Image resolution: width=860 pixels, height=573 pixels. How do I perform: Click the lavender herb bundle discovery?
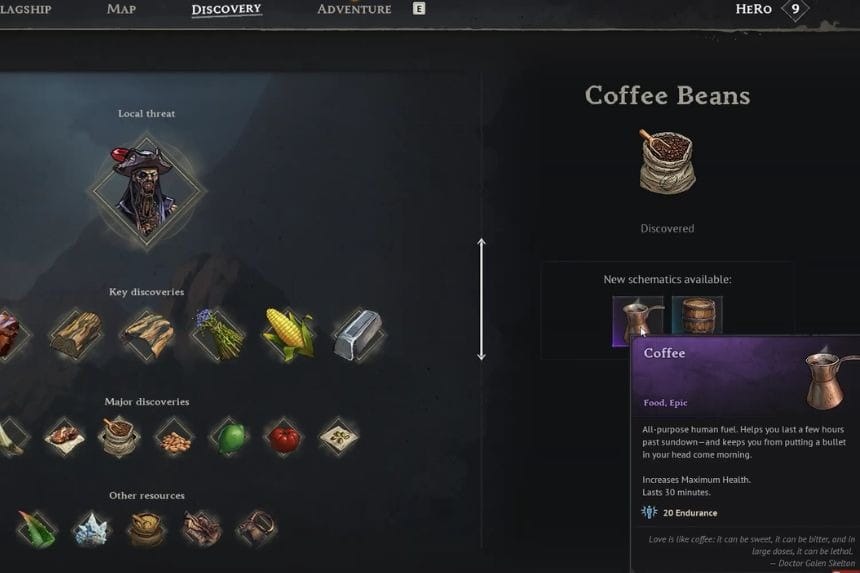[217, 333]
